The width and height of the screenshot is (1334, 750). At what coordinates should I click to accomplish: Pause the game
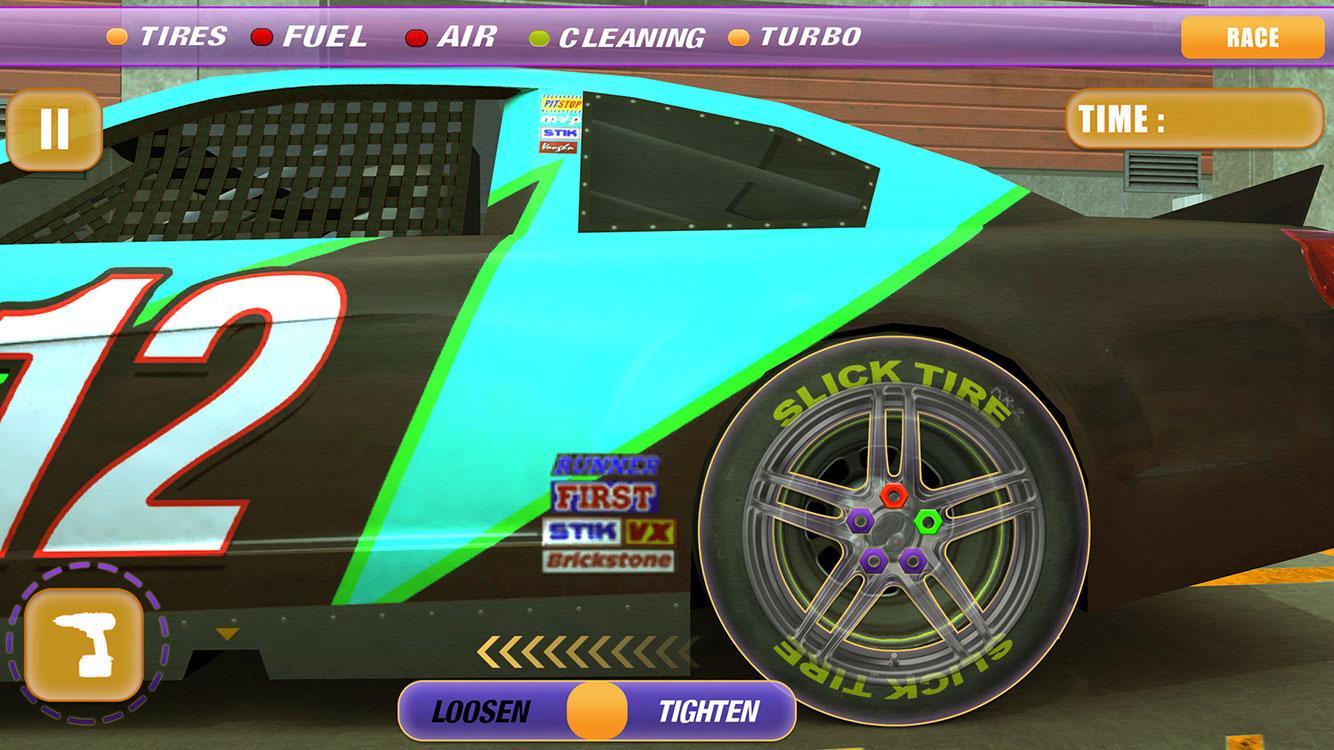coord(54,130)
